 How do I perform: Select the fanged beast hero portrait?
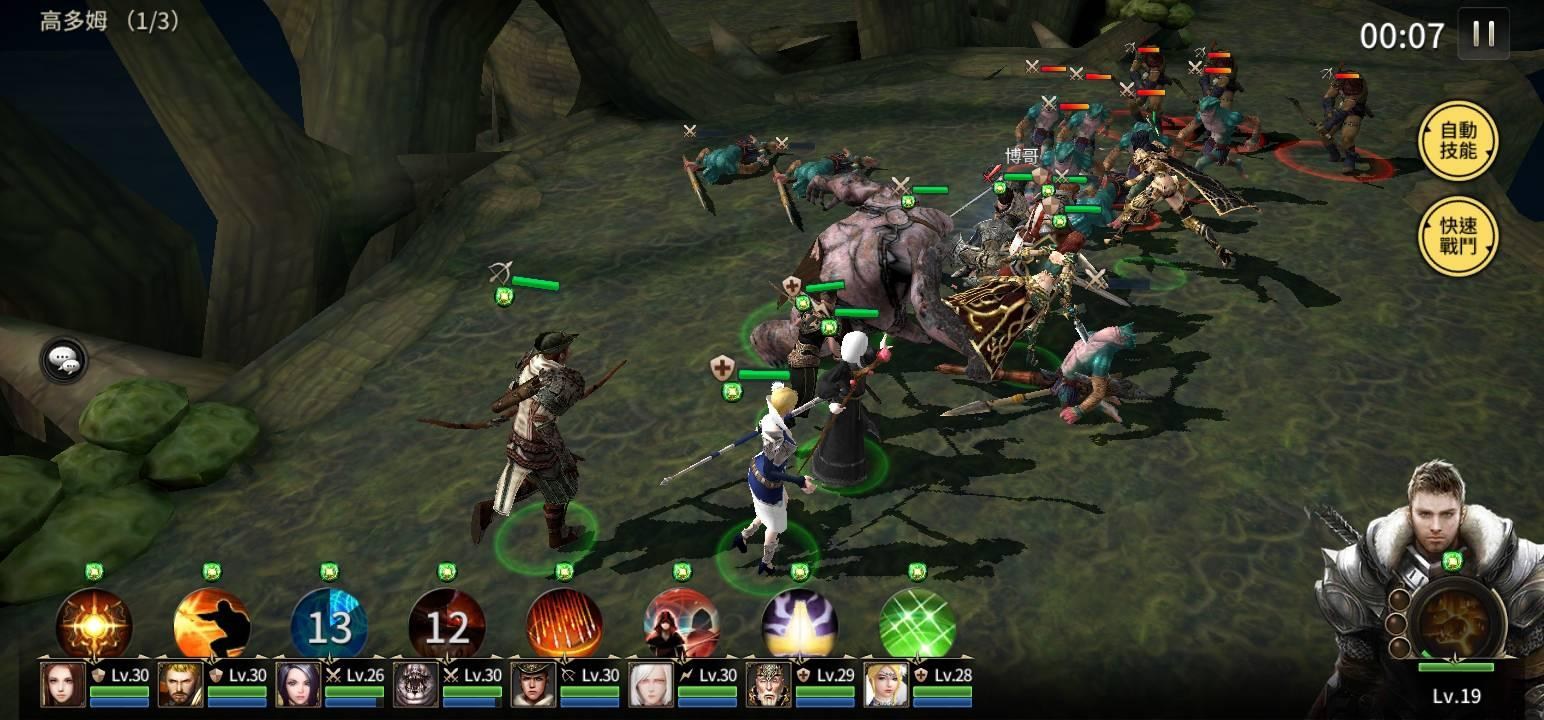coord(416,684)
